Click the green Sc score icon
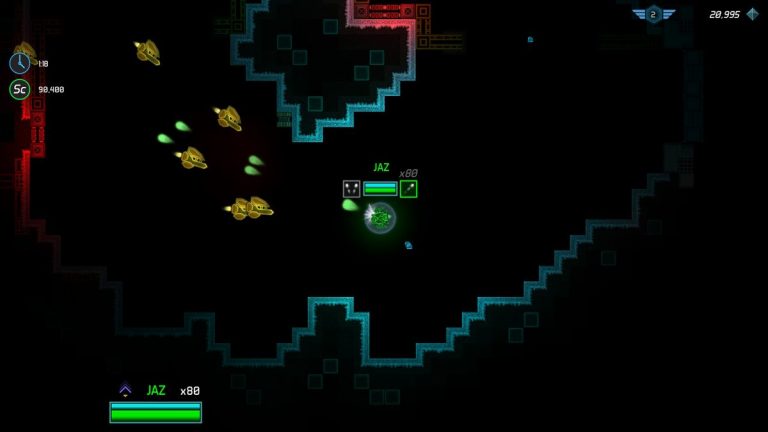The image size is (768, 432). point(19,89)
